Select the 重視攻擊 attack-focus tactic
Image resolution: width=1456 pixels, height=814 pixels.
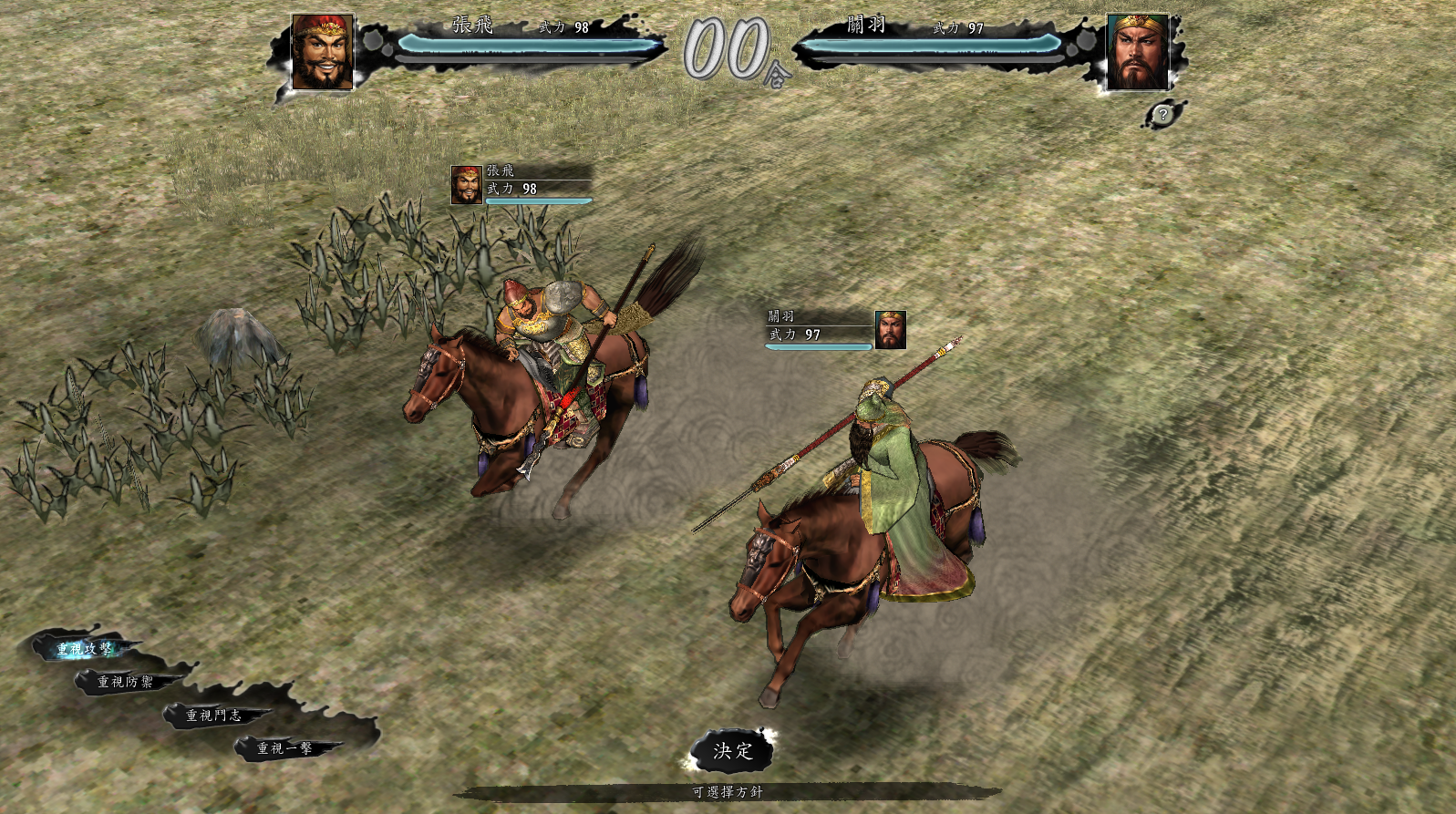85,649
